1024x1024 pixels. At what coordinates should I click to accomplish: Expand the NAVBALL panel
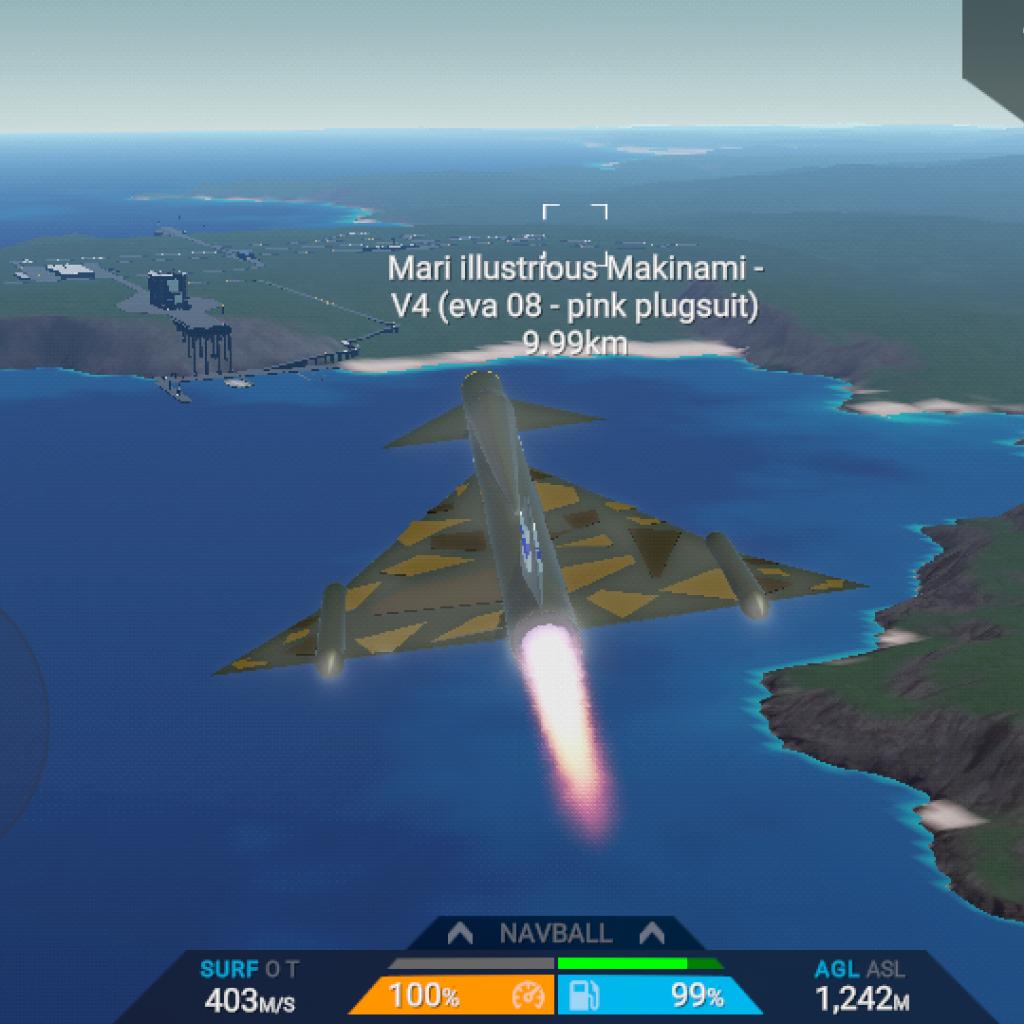coord(555,934)
